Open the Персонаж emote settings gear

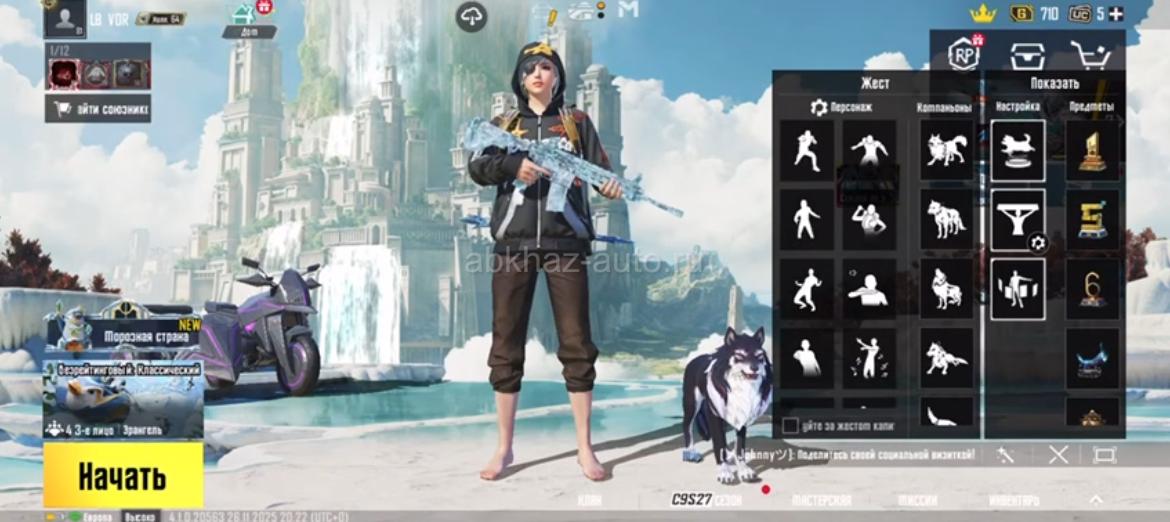click(x=819, y=107)
